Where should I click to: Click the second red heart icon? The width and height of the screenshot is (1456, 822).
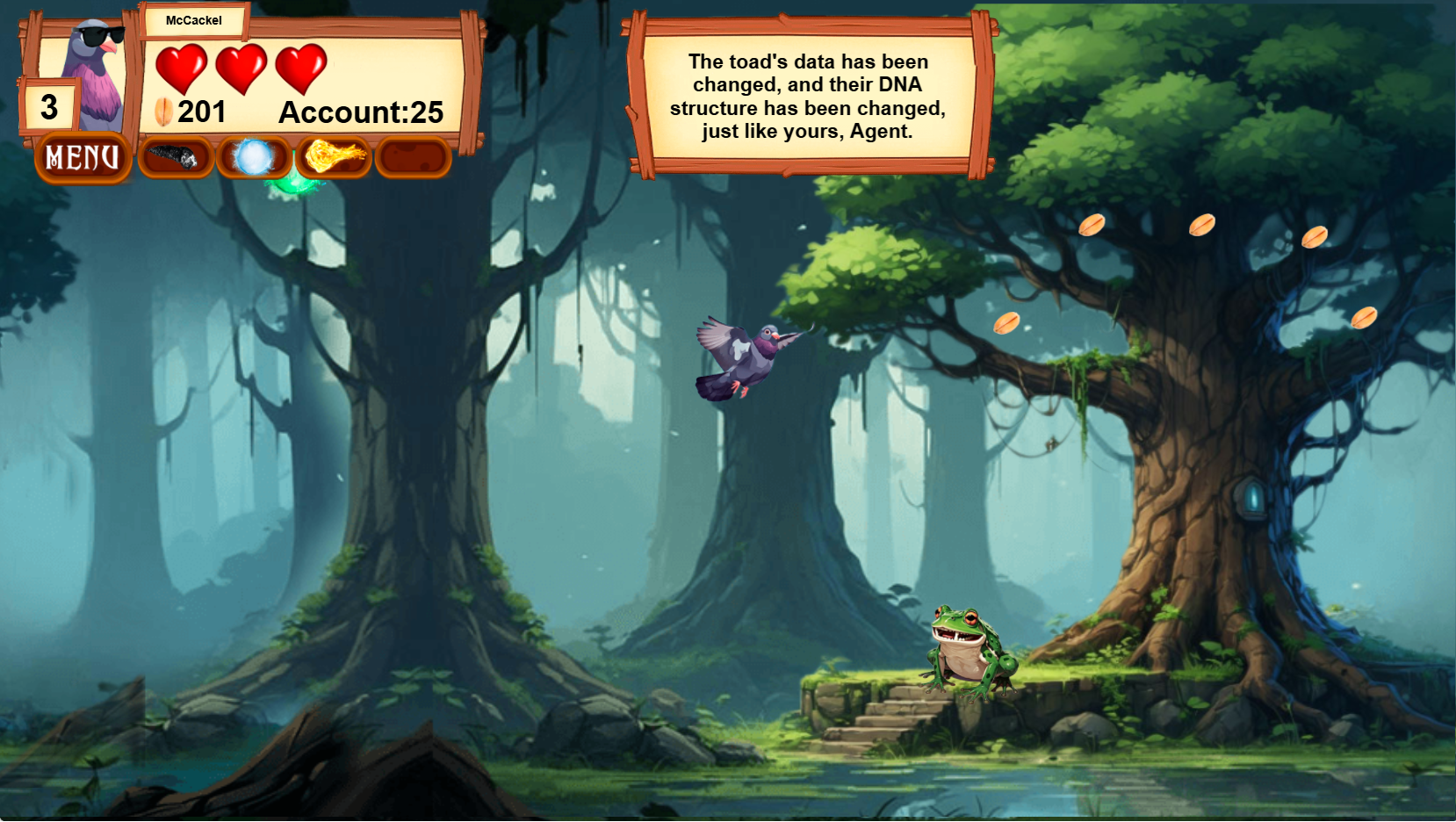point(242,70)
